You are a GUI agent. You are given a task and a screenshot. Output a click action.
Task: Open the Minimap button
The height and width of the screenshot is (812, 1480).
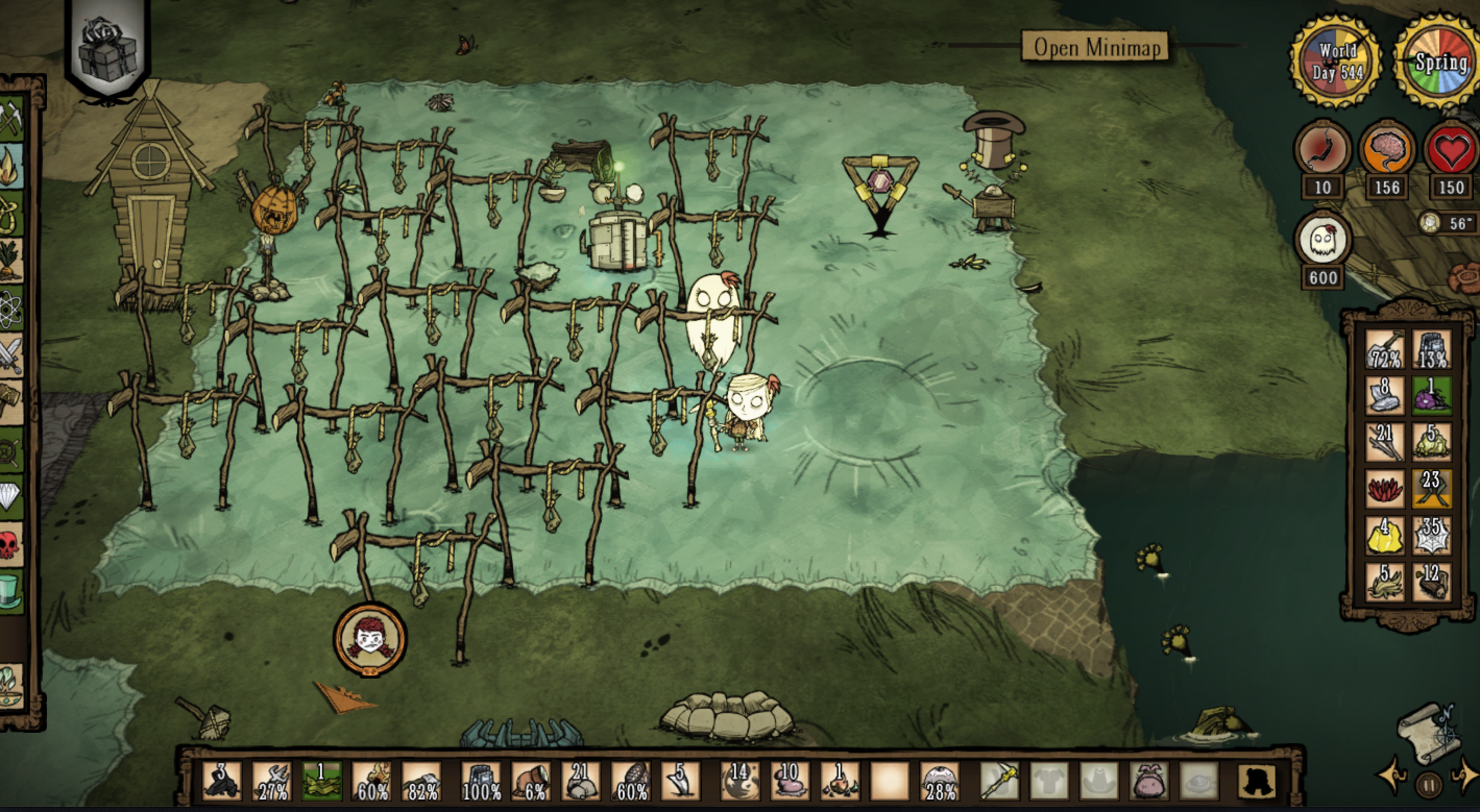click(1097, 47)
